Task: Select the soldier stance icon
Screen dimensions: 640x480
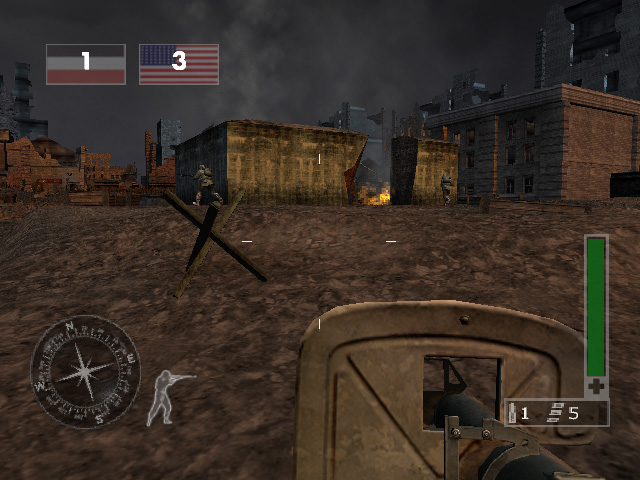Action: click(x=168, y=394)
